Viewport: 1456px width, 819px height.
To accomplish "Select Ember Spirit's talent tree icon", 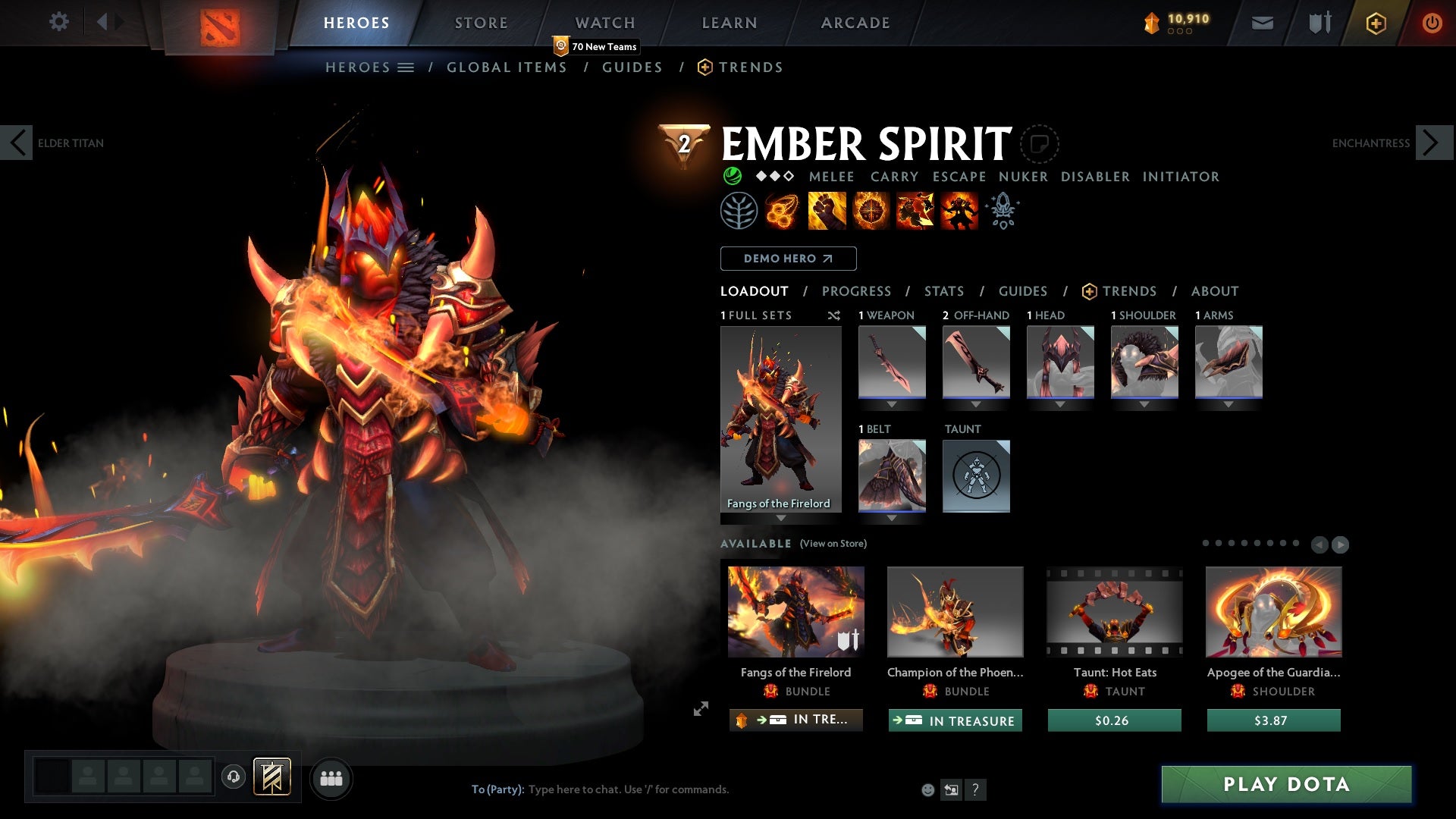I will point(738,210).
